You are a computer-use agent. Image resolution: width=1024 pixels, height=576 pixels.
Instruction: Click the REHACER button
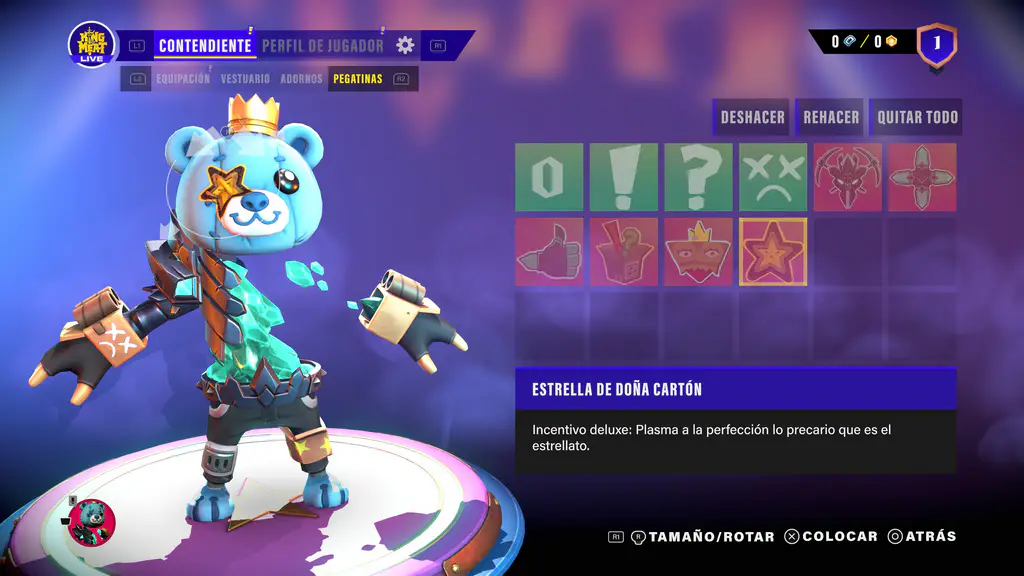[831, 117]
